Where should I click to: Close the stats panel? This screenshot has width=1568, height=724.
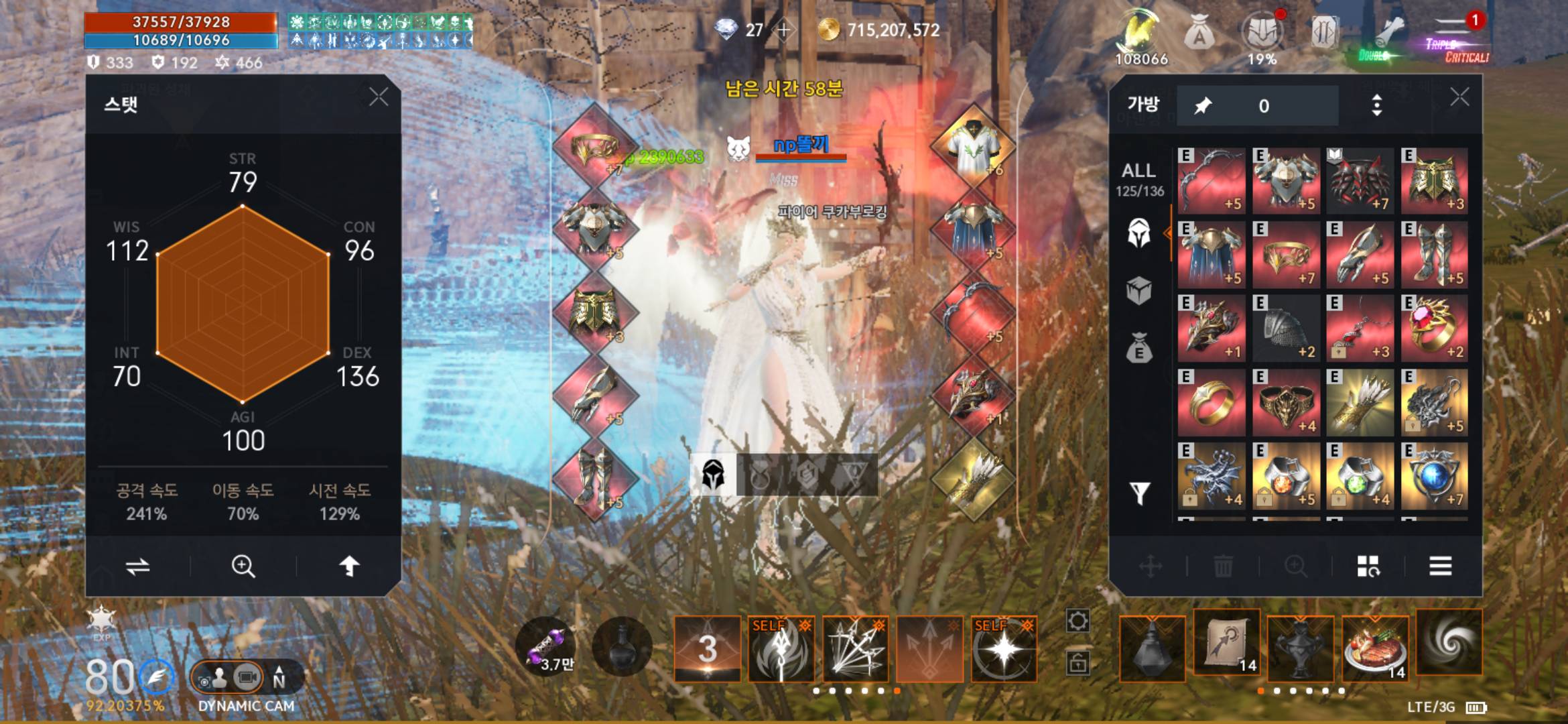point(379,98)
